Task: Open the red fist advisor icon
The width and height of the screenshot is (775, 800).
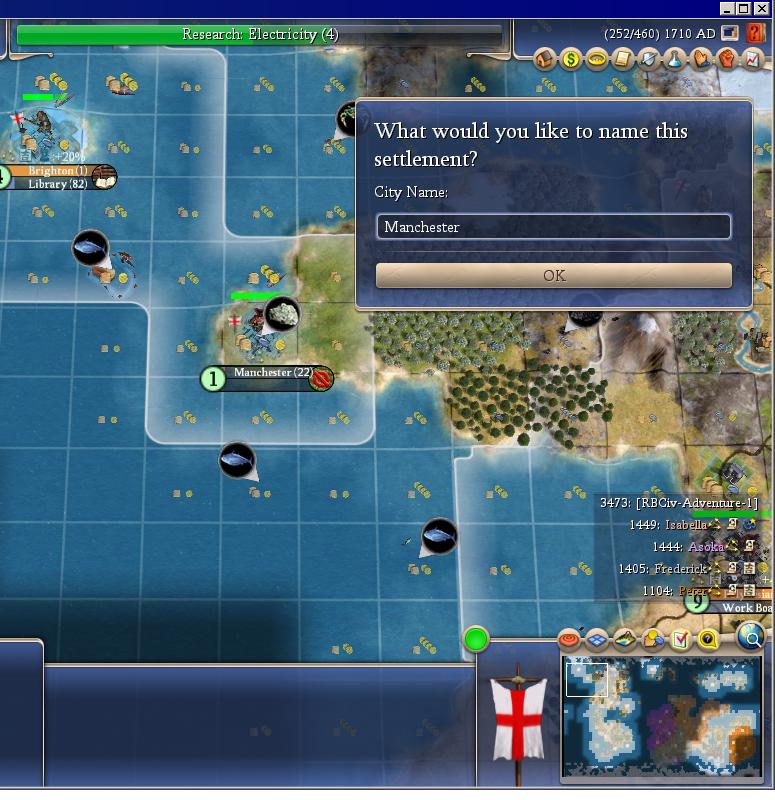Action: pyautogui.click(x=727, y=60)
